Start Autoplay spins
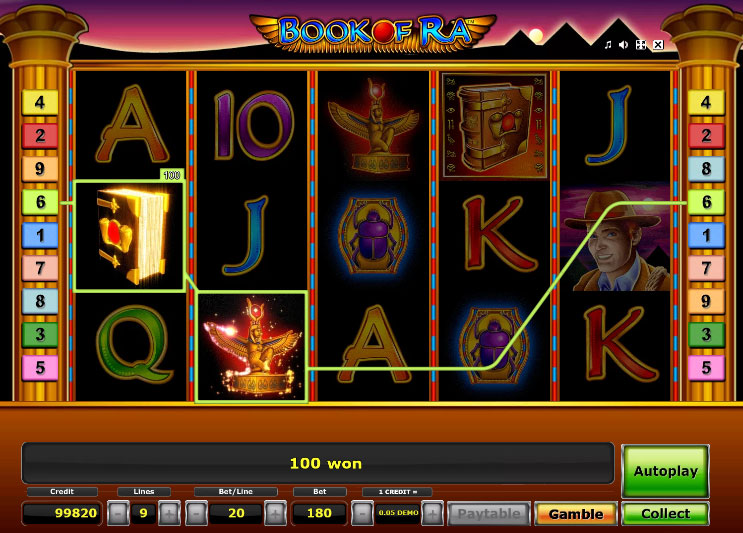 click(x=665, y=470)
